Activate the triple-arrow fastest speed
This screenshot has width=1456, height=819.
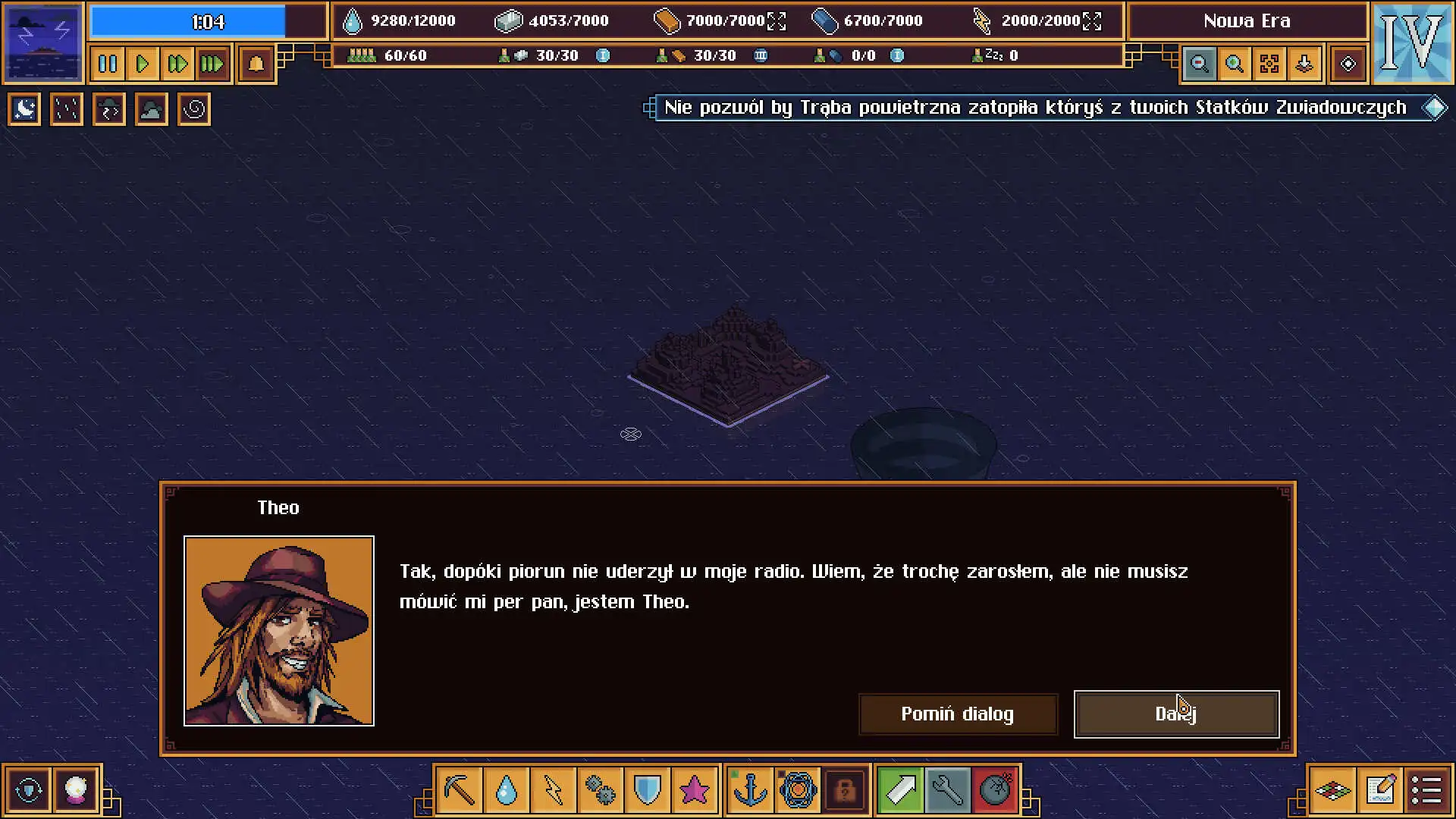[x=212, y=64]
